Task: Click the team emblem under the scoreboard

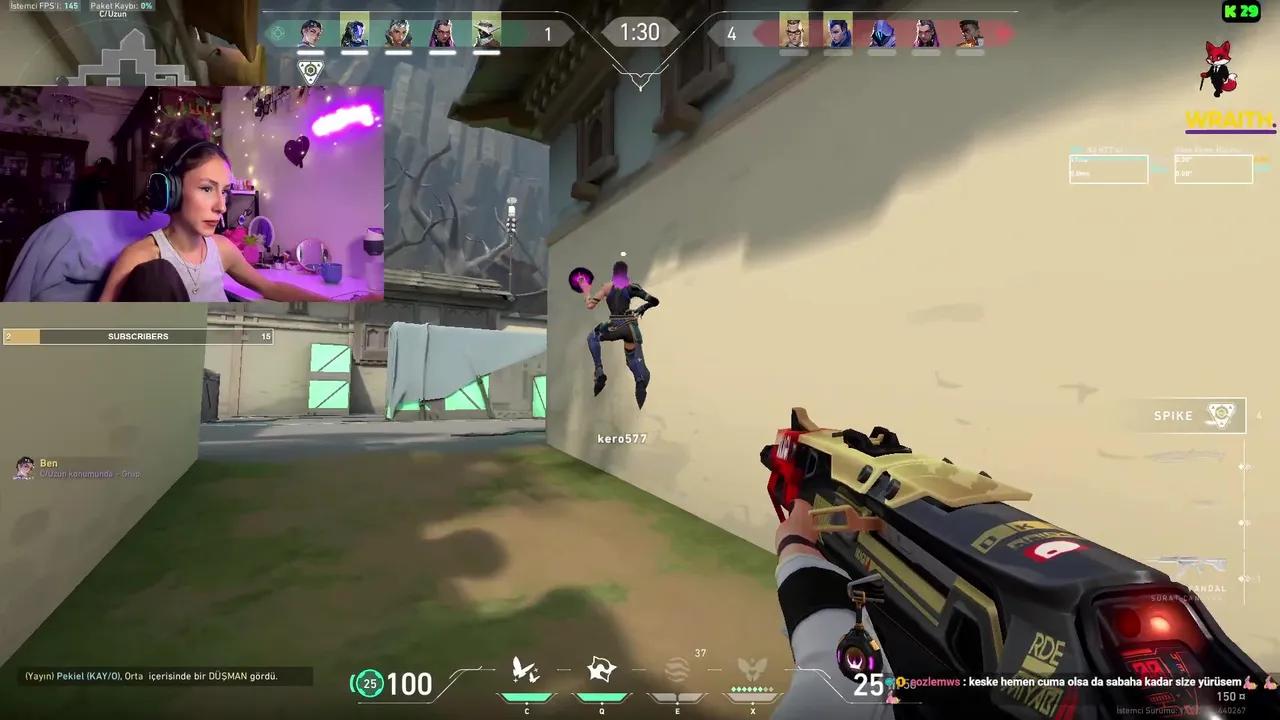Action: [x=310, y=70]
